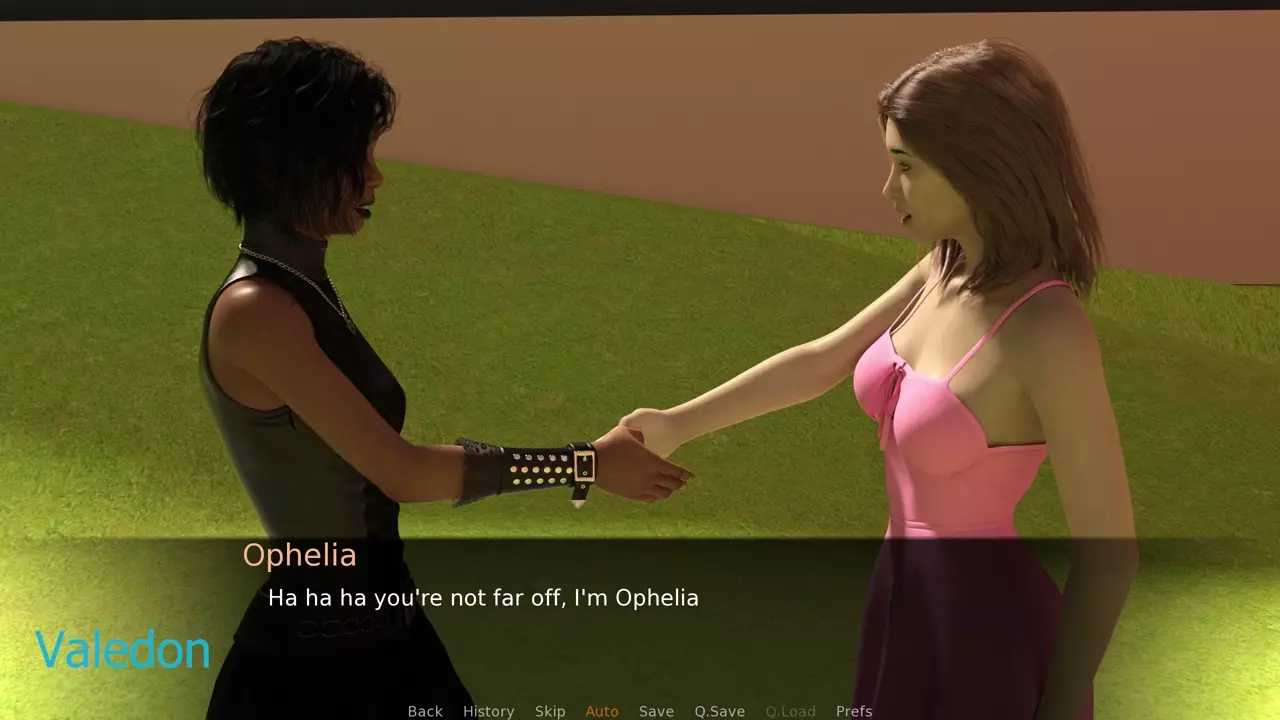Toggle Auto dialogue advance
This screenshot has height=720, width=1280.
[602, 711]
